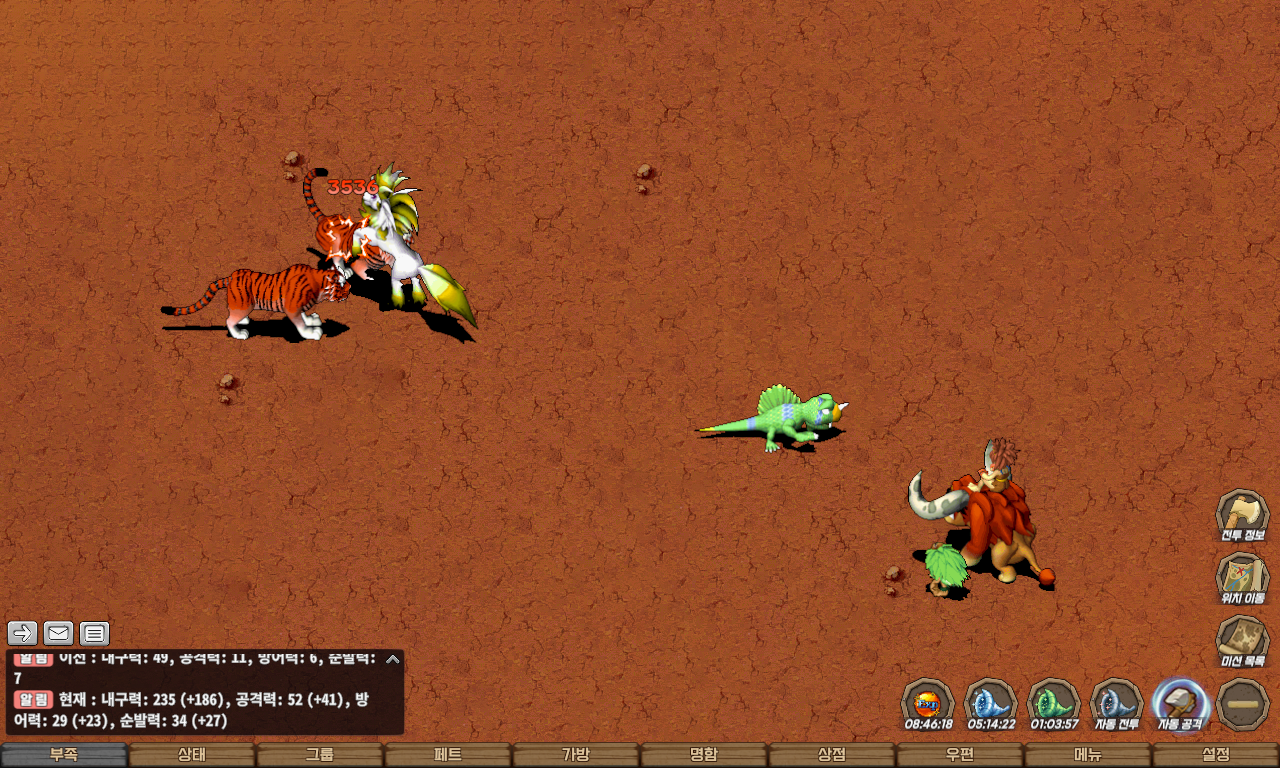Expand the chat log with the up chevron
1280x768 pixels.
pyautogui.click(x=393, y=659)
